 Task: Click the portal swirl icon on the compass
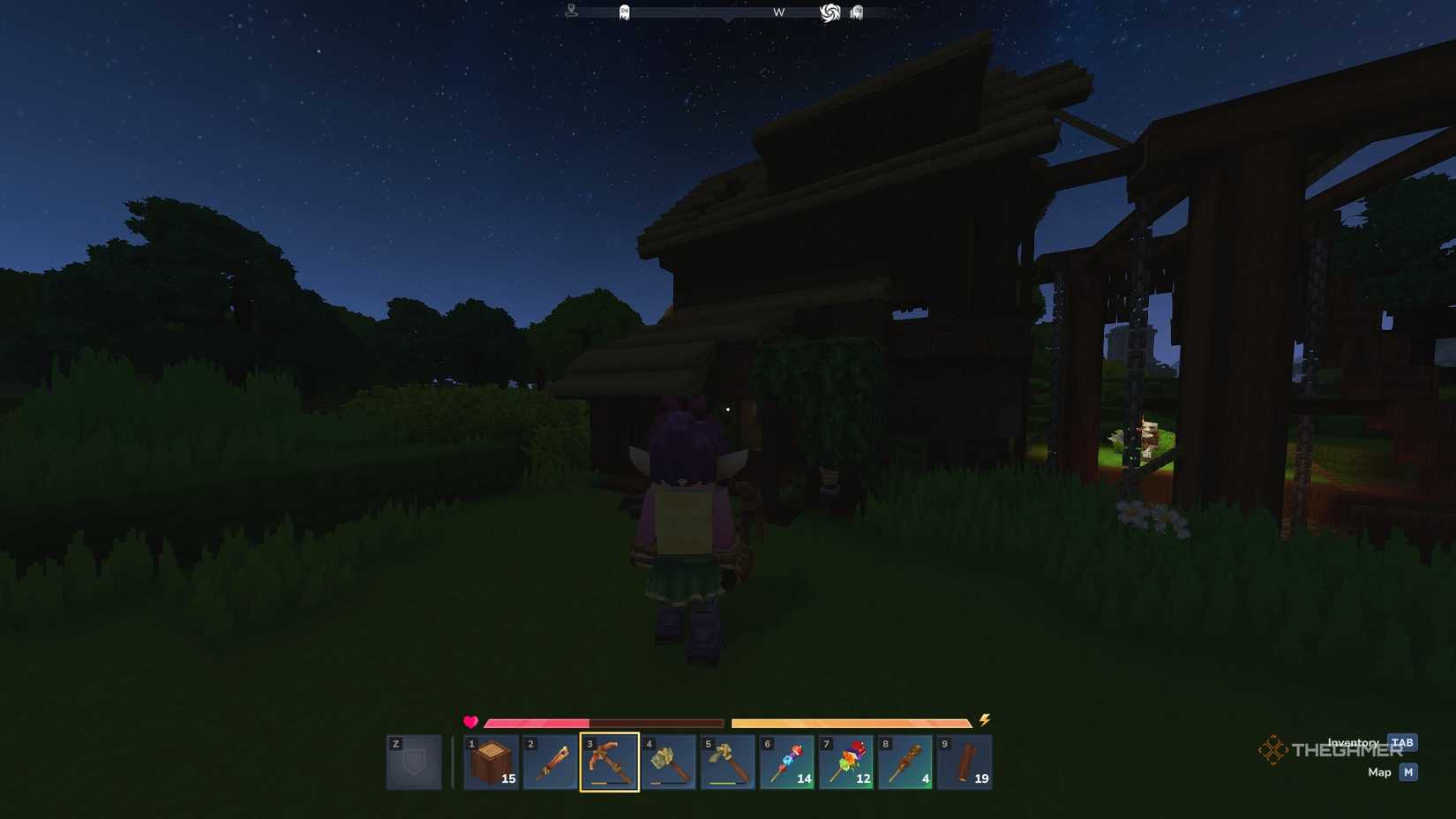(x=830, y=11)
